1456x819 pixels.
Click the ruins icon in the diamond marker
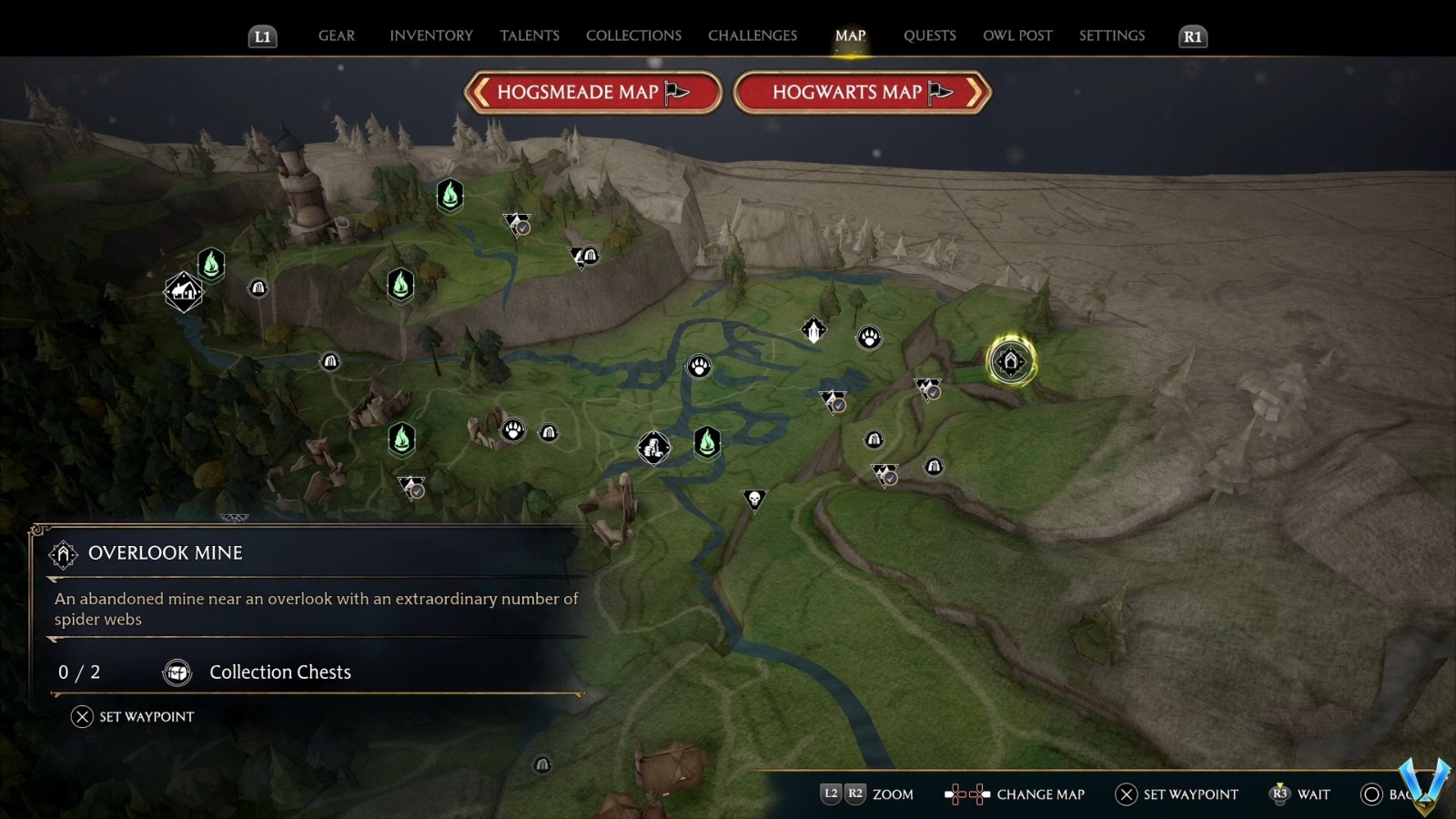click(x=654, y=447)
